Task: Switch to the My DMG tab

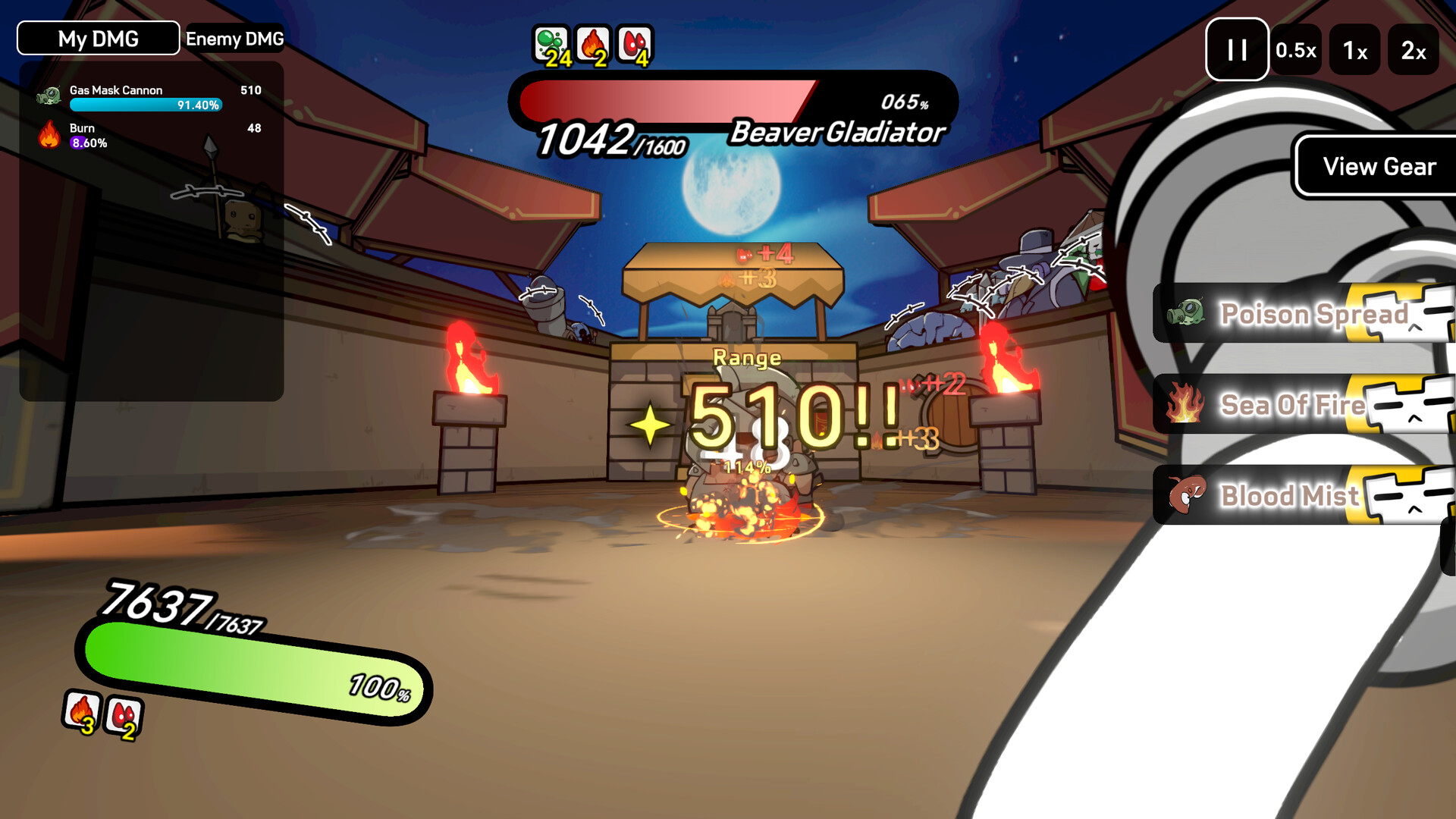Action: [97, 38]
